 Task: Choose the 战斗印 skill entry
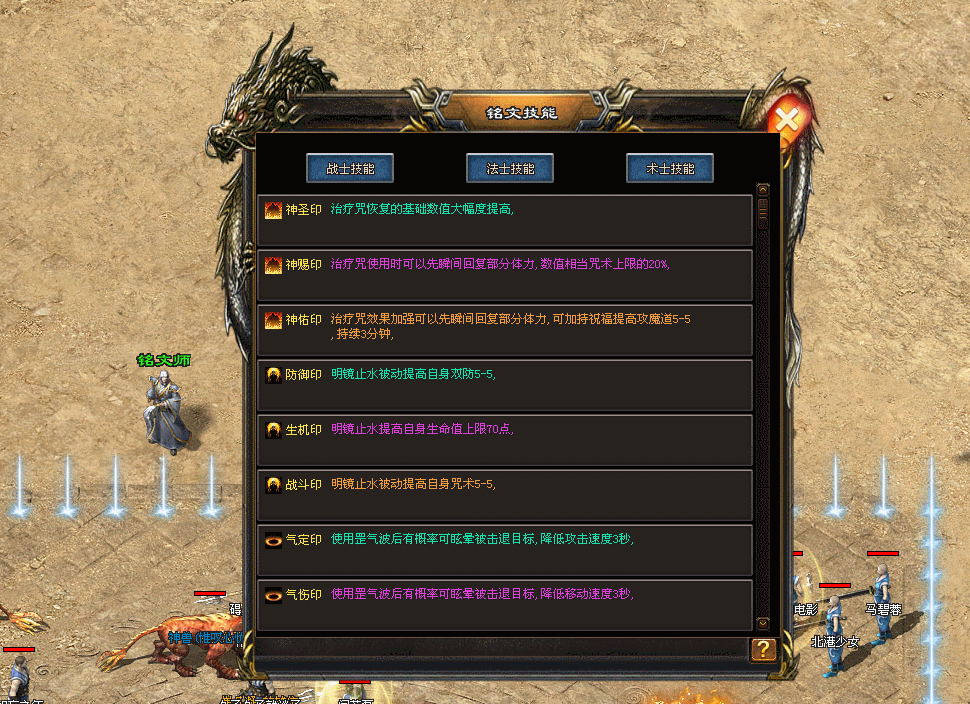click(504, 495)
